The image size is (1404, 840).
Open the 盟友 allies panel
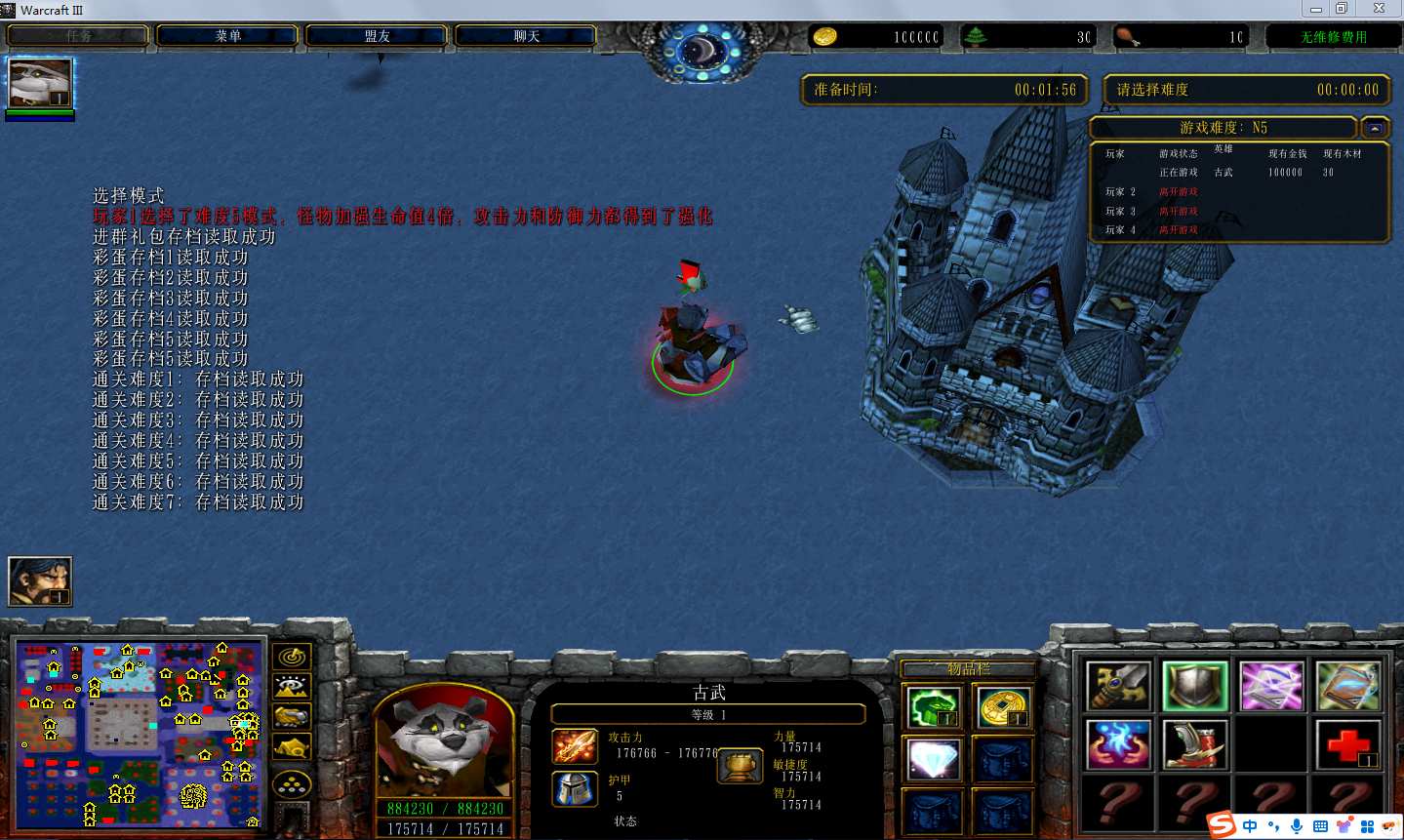click(x=377, y=36)
